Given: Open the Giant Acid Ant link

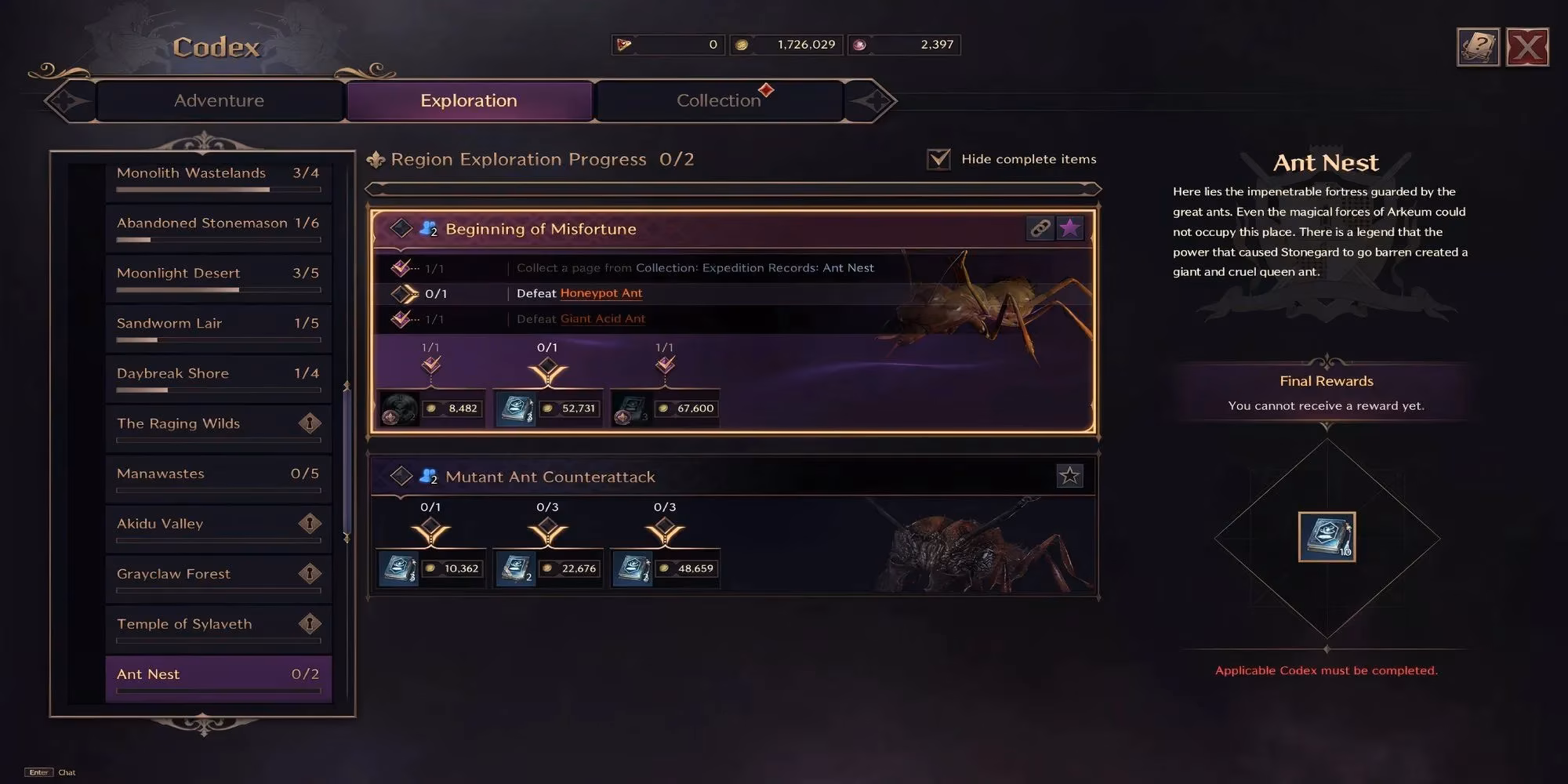Looking at the screenshot, I should tap(603, 318).
